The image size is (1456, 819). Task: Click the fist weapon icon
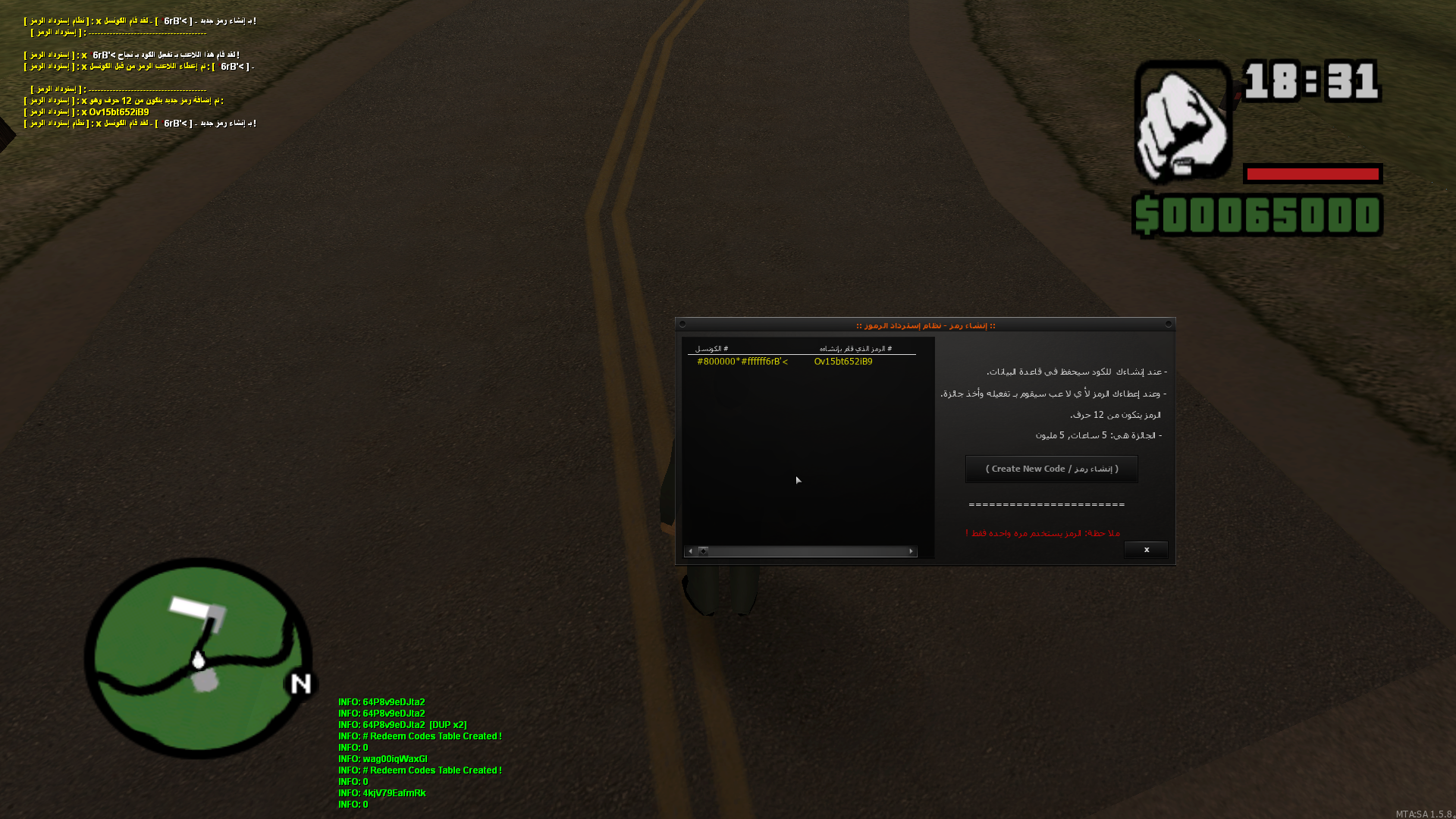(x=1182, y=123)
